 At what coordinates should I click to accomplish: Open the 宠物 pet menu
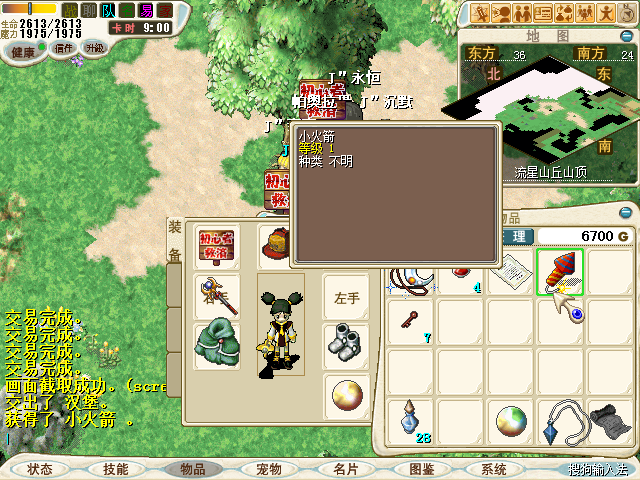click(269, 469)
